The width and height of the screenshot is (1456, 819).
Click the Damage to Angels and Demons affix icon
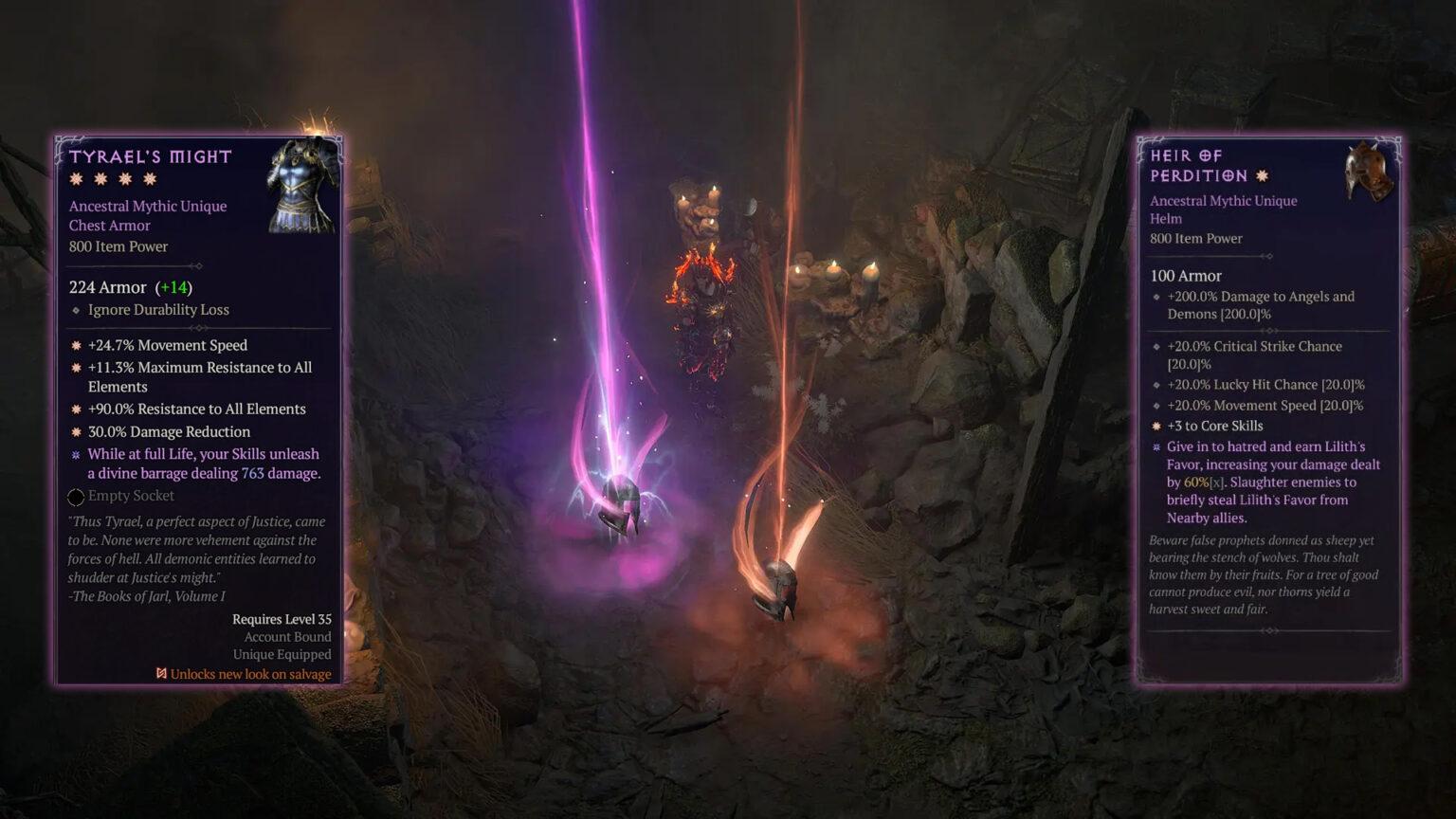(x=1155, y=297)
